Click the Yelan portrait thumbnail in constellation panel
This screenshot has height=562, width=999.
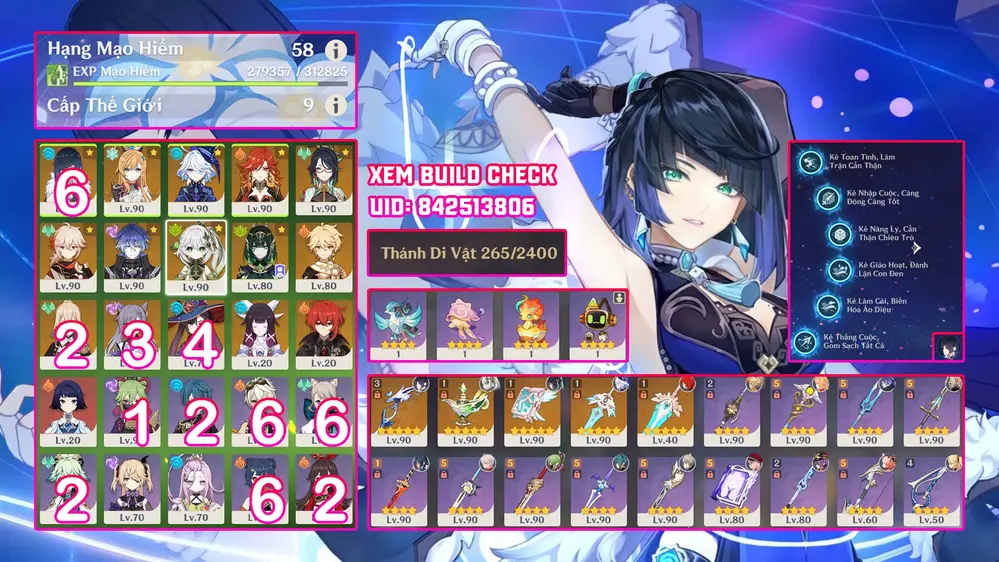948,346
